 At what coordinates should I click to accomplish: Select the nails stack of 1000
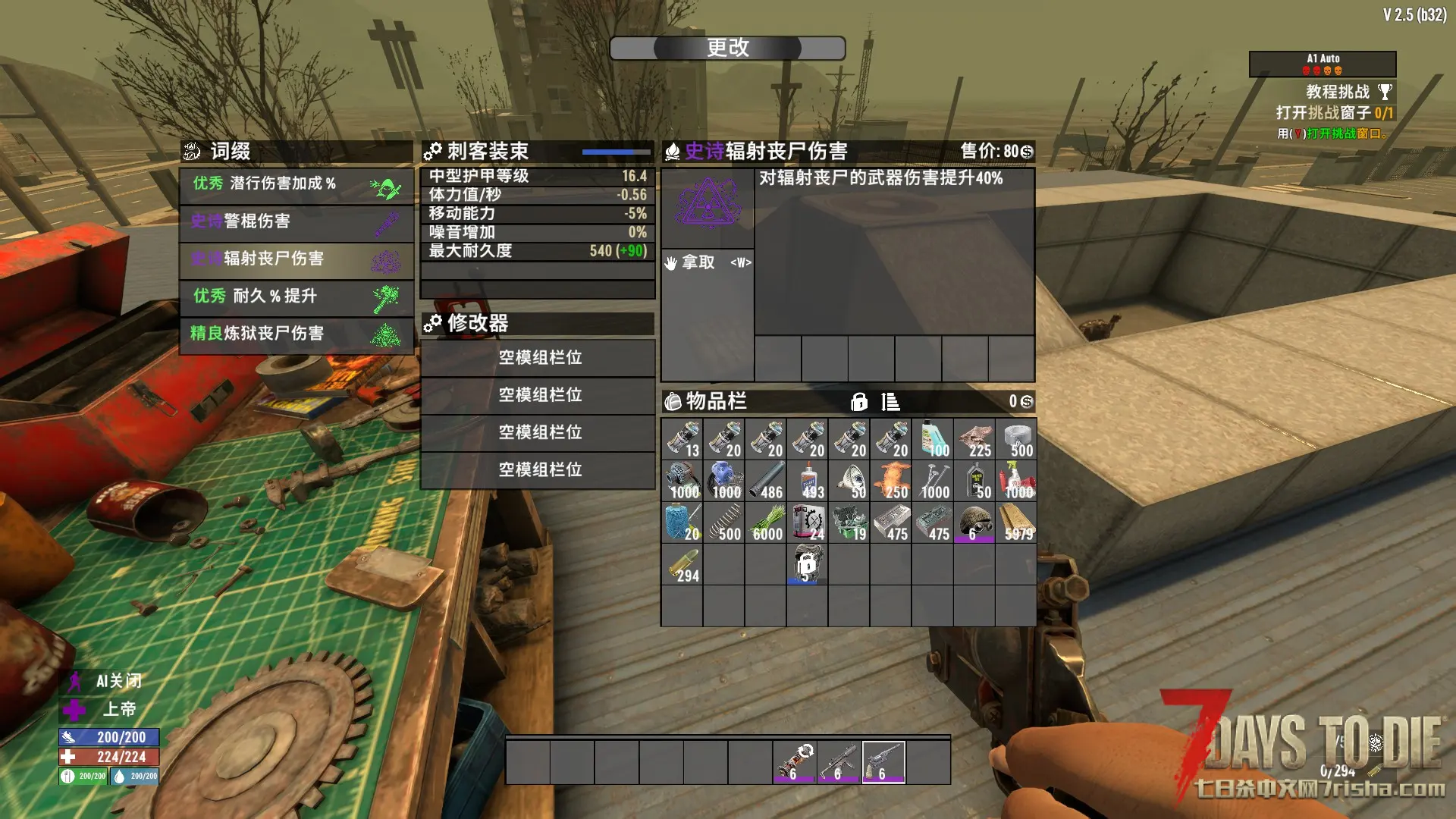[933, 482]
